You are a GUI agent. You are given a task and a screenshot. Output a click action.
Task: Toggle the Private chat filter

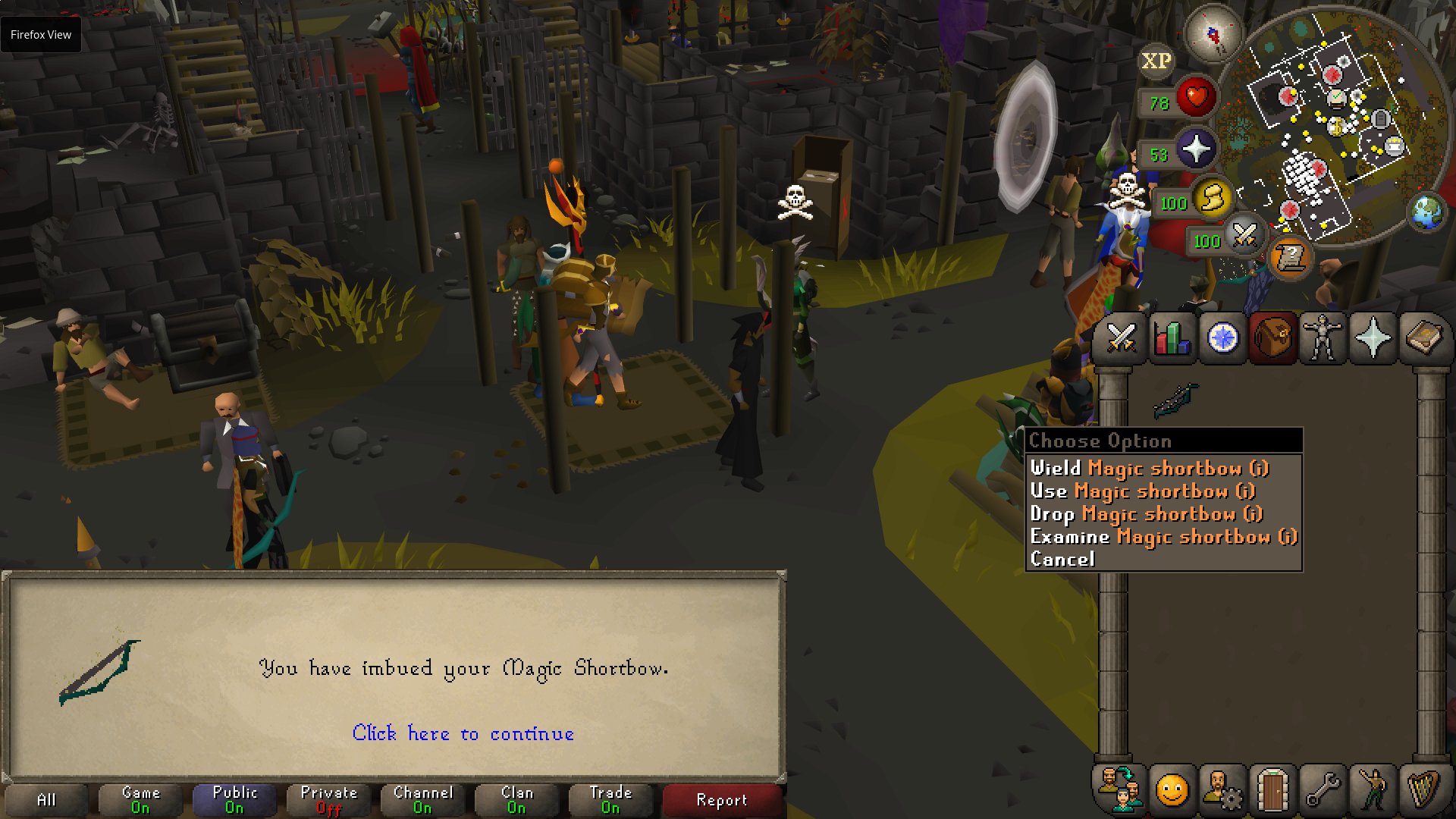click(328, 800)
